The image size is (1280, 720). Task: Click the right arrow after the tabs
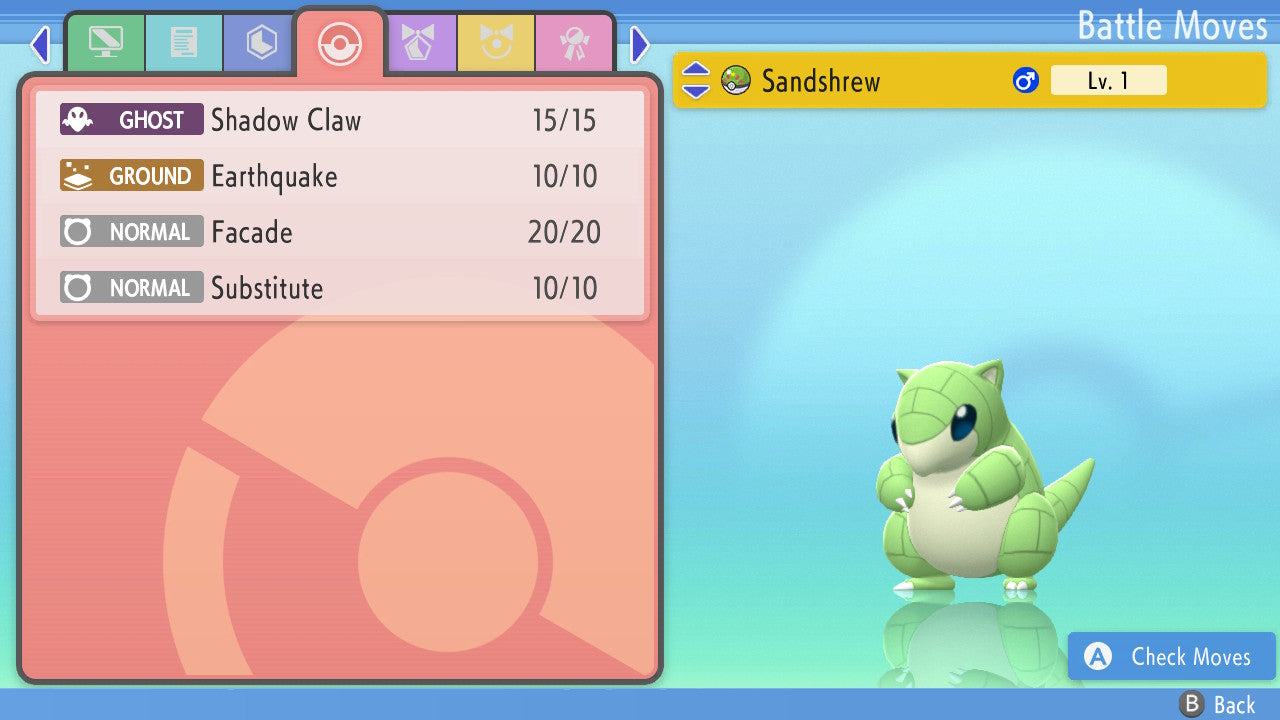[640, 45]
